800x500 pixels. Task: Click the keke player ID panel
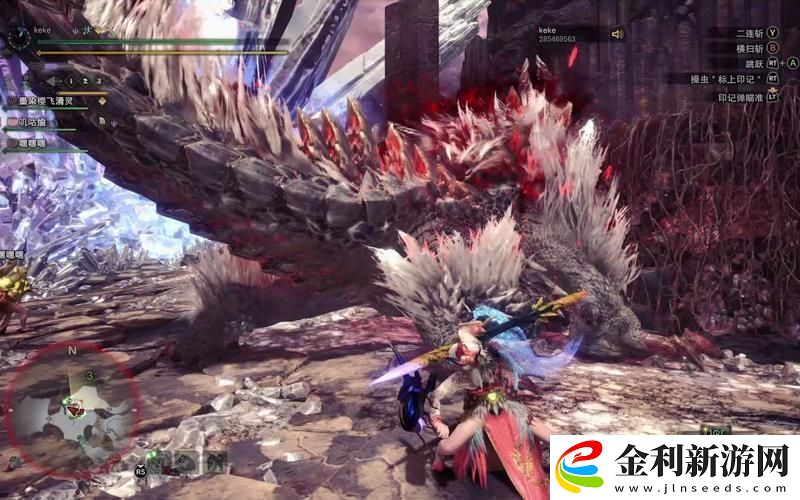click(x=560, y=34)
